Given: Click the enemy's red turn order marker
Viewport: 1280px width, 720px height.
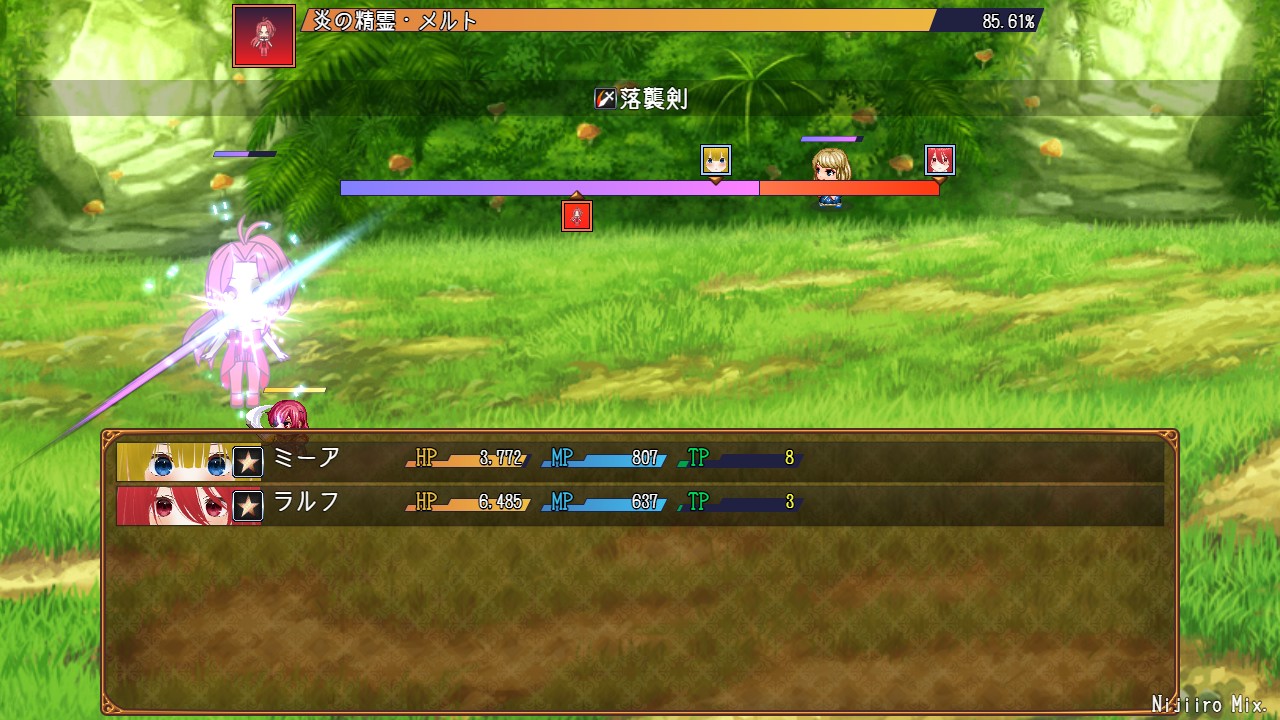Looking at the screenshot, I should pos(577,216).
